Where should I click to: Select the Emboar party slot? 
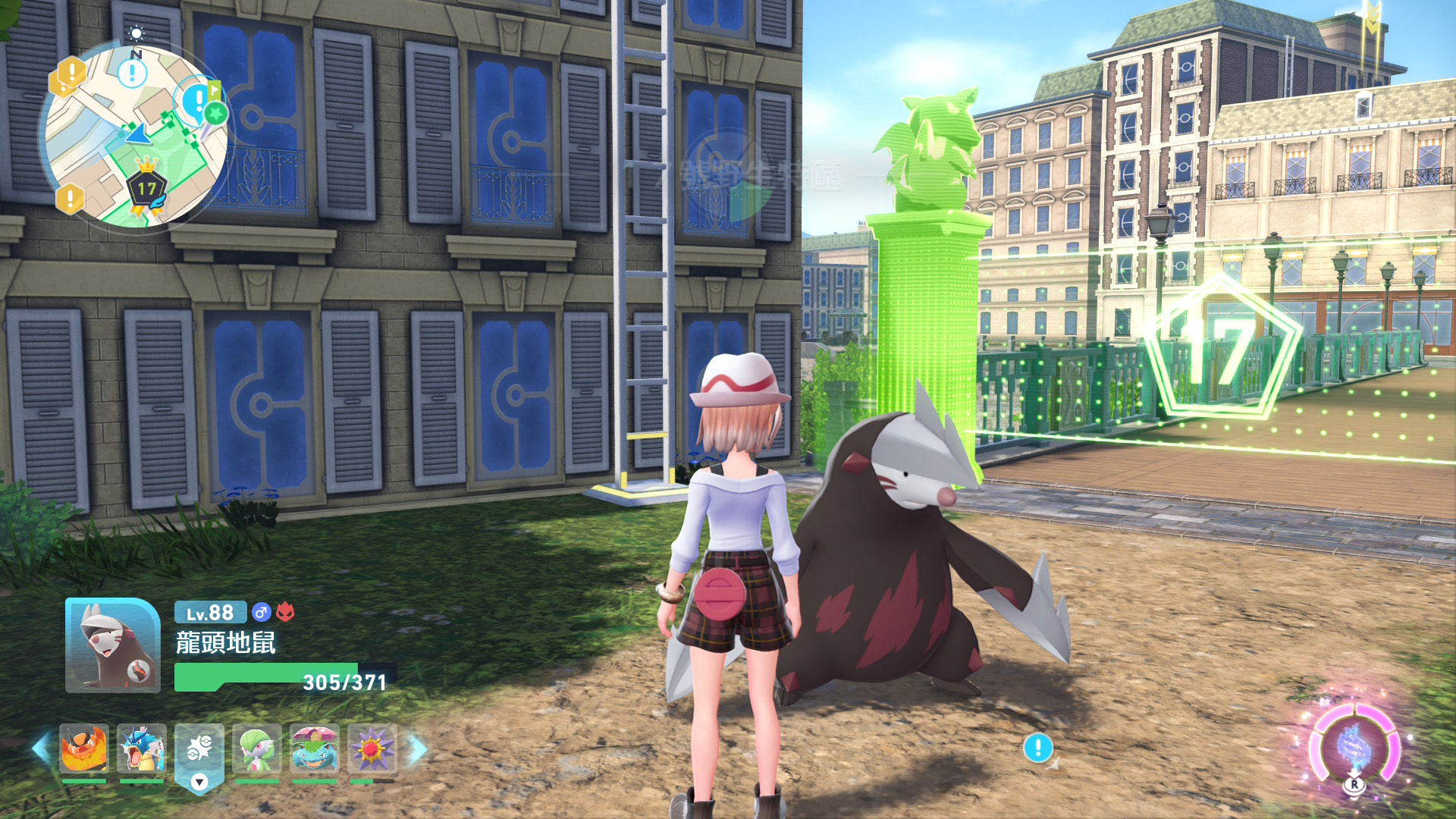pos(83,748)
